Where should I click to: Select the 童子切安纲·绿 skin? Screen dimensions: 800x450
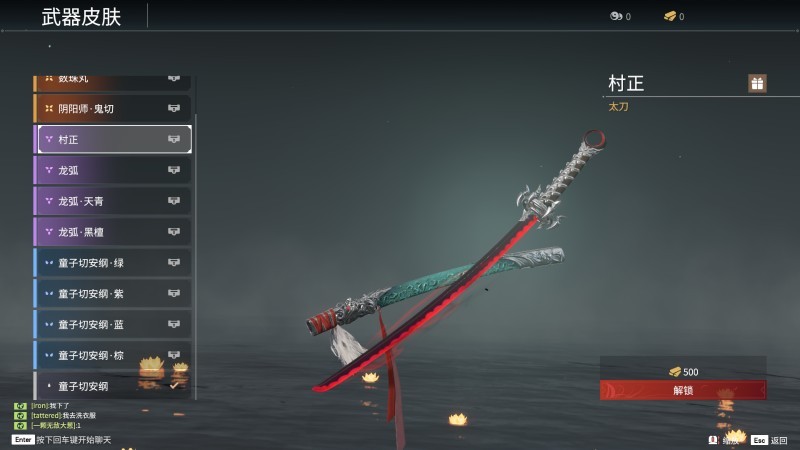112,263
